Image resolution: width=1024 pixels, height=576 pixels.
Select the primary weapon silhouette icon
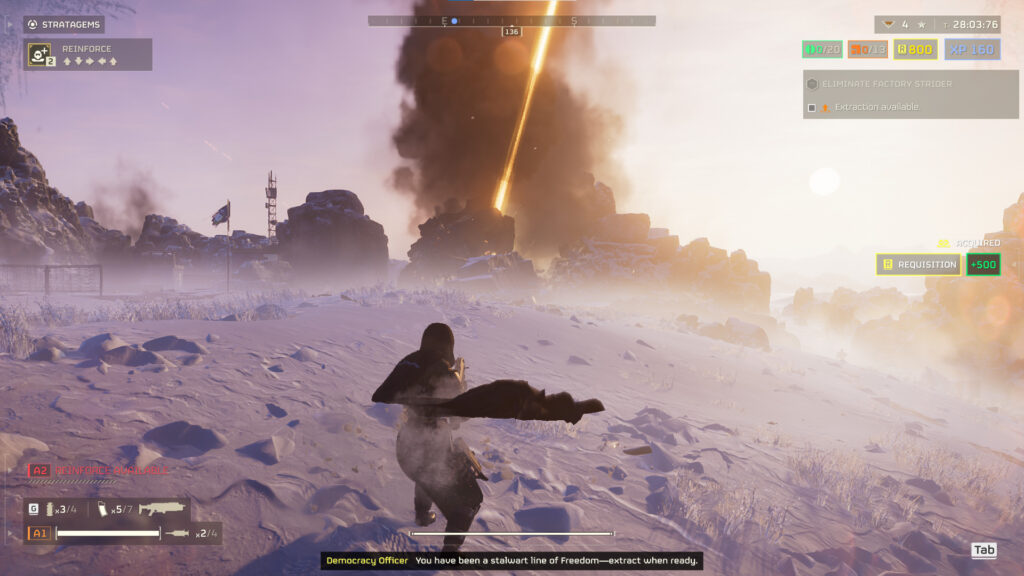pyautogui.click(x=162, y=509)
